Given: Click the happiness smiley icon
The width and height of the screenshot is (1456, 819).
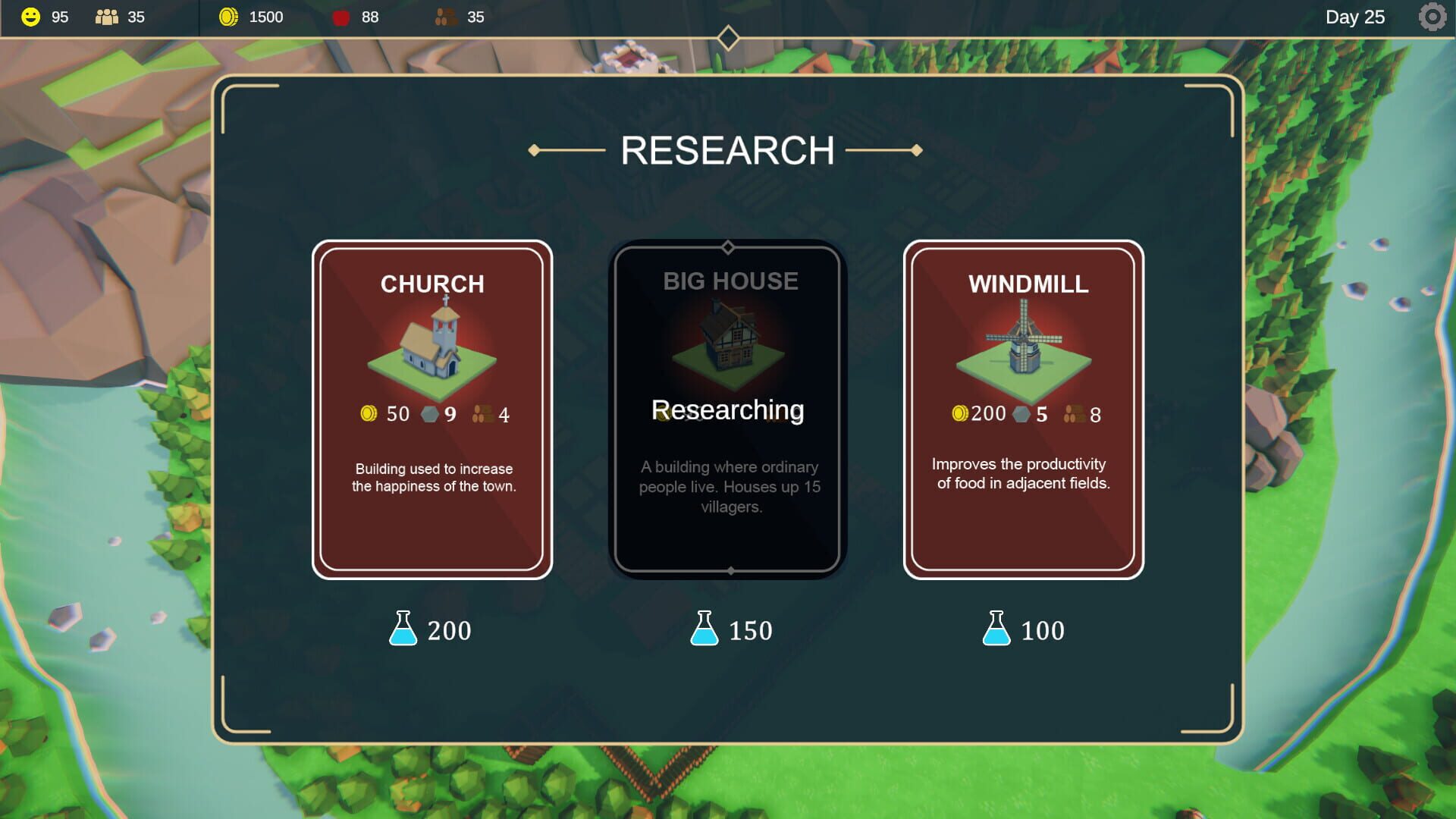Looking at the screenshot, I should [30, 16].
